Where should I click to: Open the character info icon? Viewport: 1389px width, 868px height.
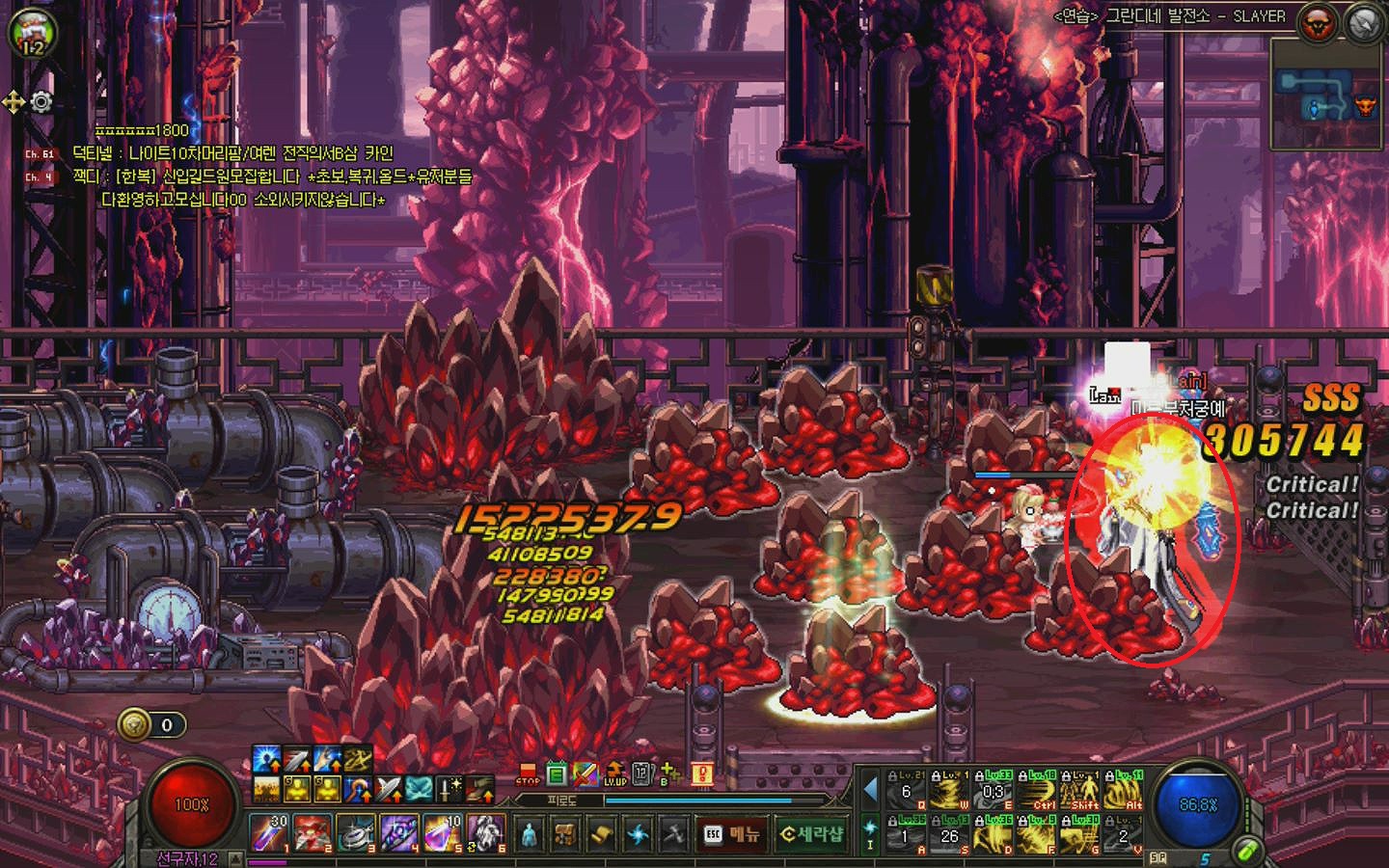tap(529, 834)
